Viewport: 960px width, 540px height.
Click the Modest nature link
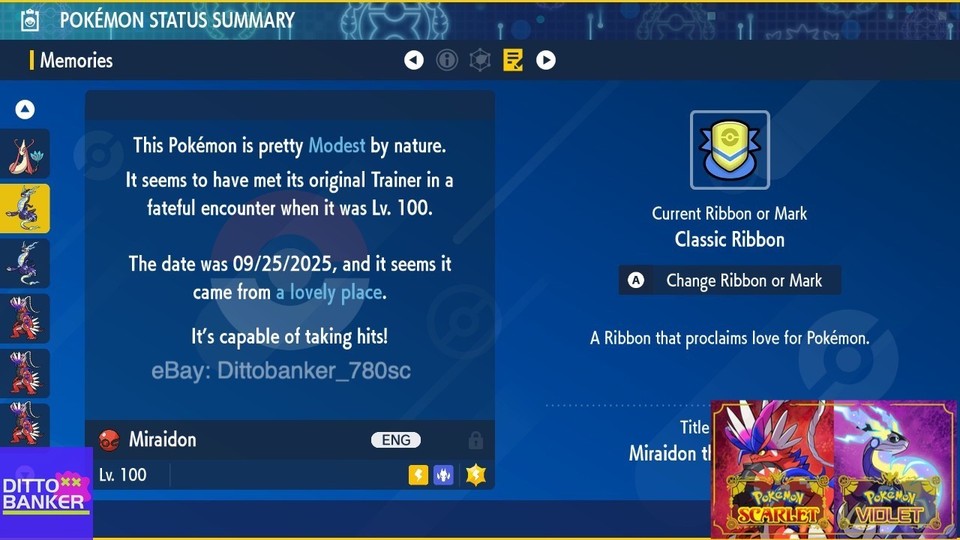336,146
